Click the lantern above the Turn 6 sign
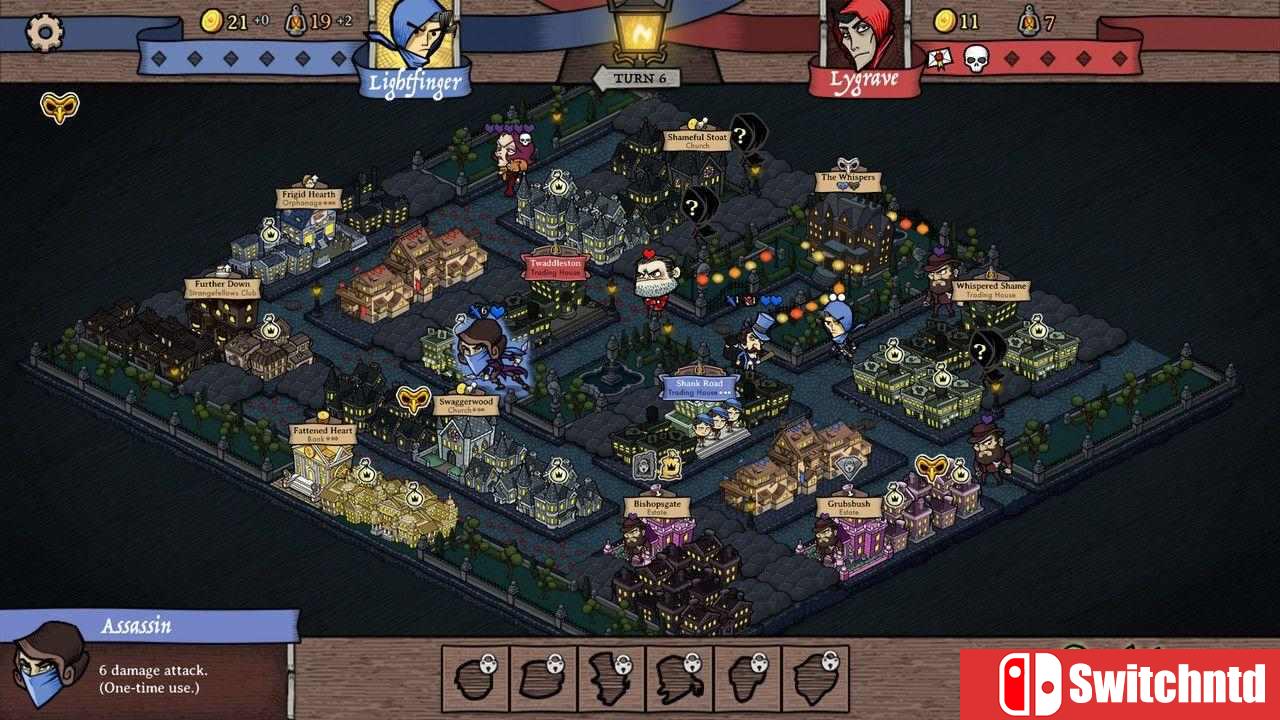 pyautogui.click(x=641, y=30)
